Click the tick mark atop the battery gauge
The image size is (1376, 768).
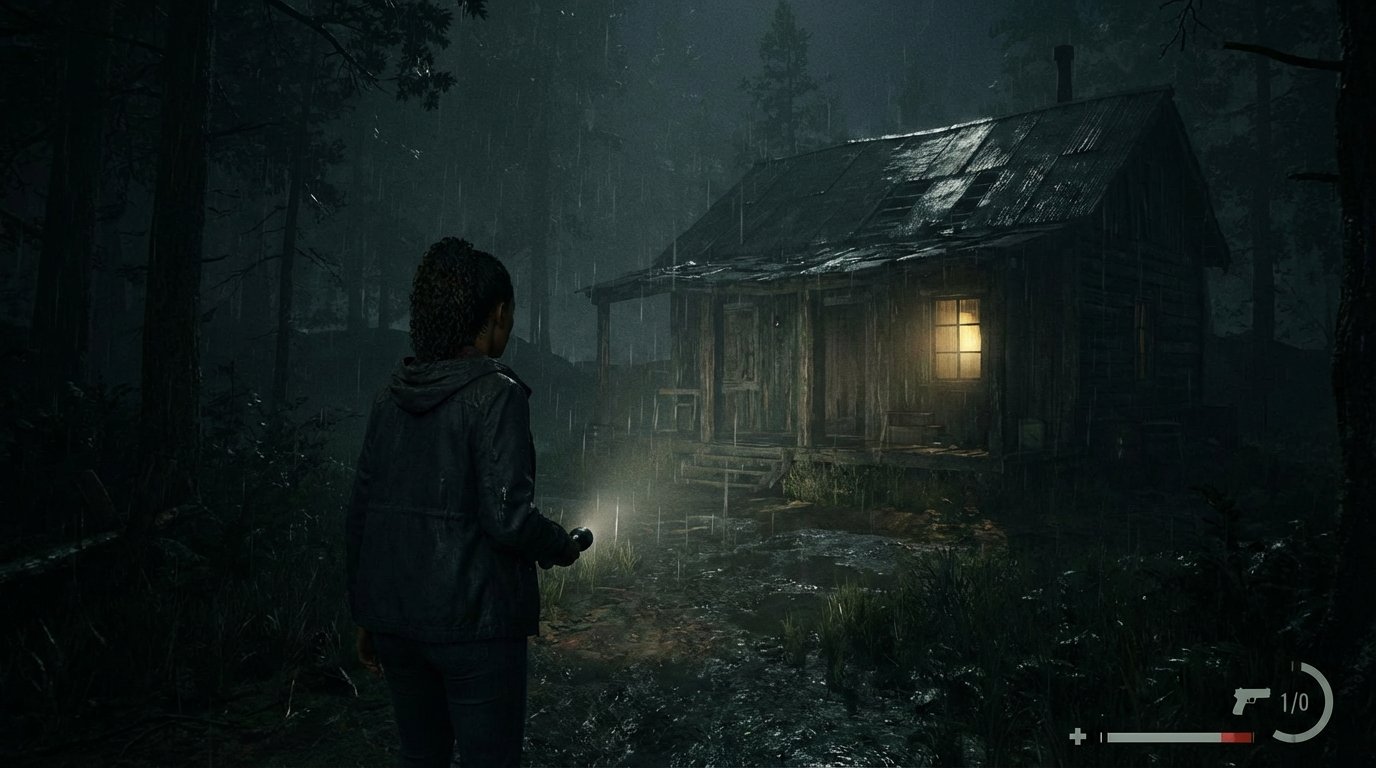coord(1294,666)
